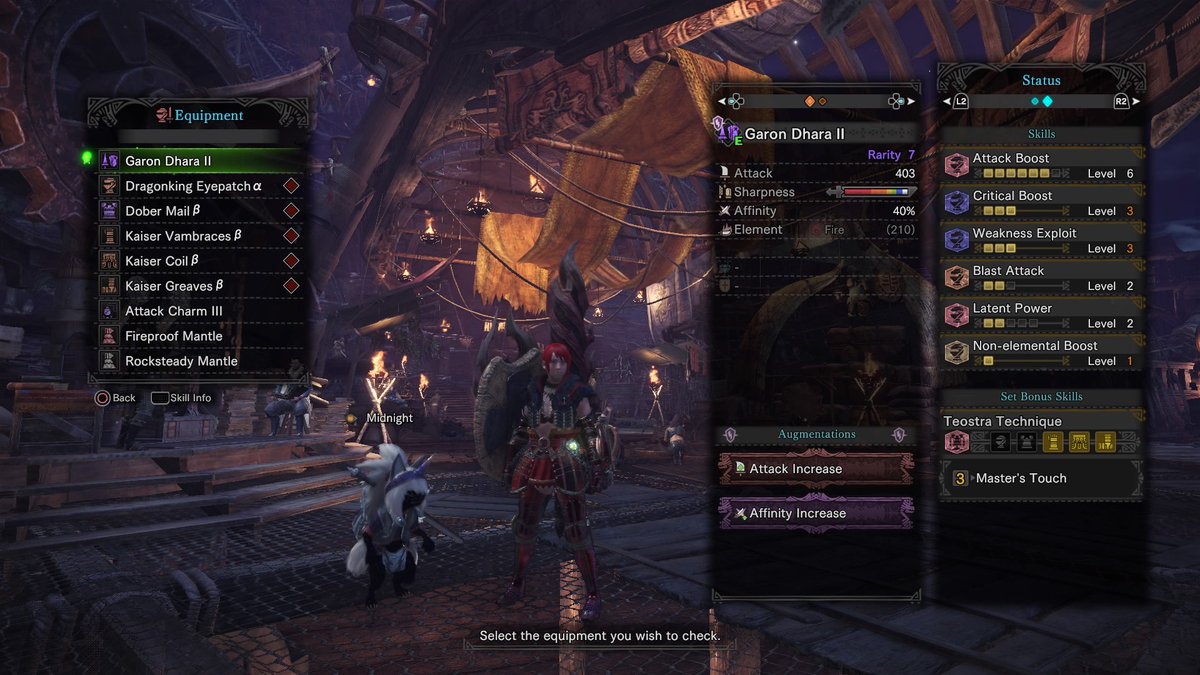Select the Non-elemental Boost skill row
The image size is (1200, 675).
(x=1042, y=353)
